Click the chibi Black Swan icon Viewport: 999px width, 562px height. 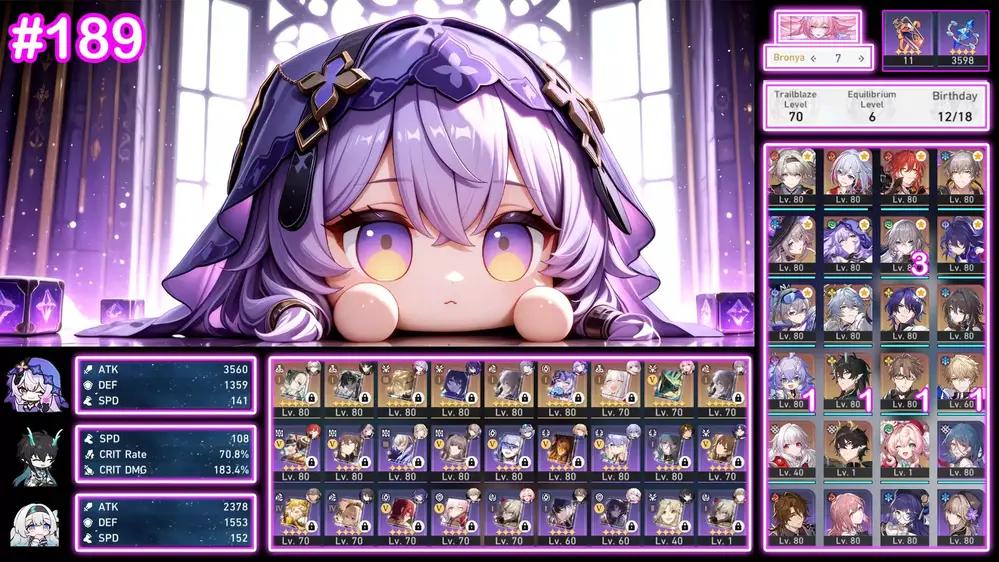point(37,385)
